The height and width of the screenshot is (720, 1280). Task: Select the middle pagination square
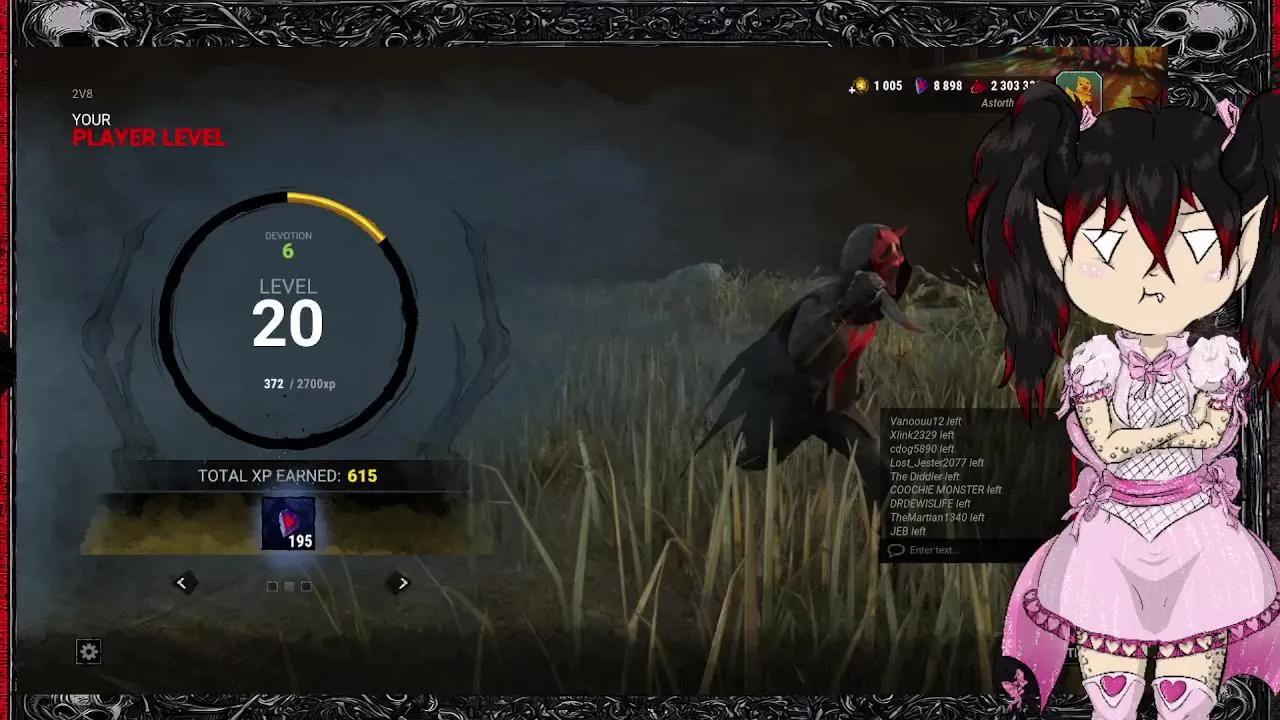pos(289,586)
